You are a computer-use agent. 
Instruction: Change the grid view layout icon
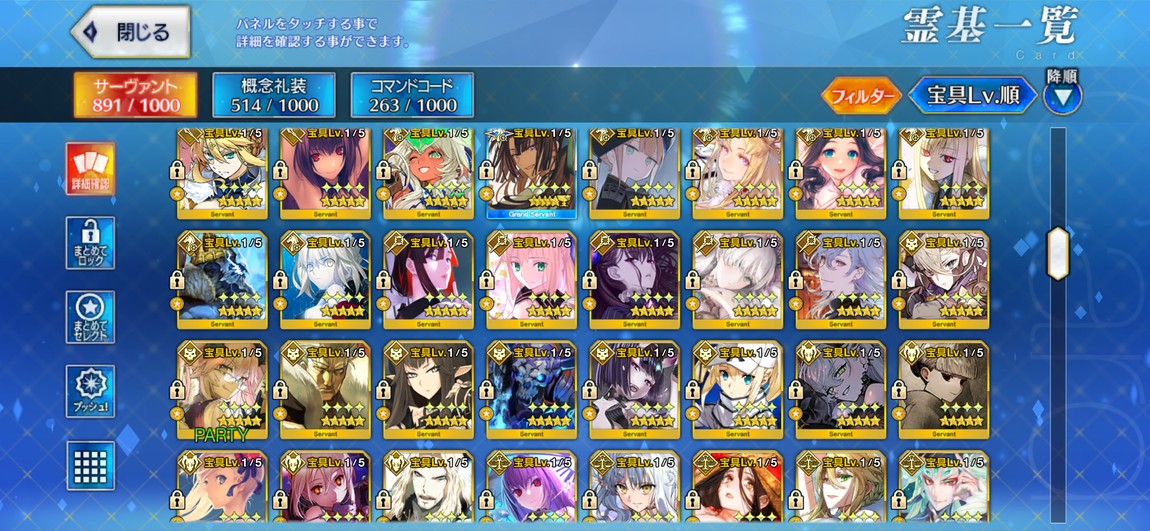coord(90,465)
